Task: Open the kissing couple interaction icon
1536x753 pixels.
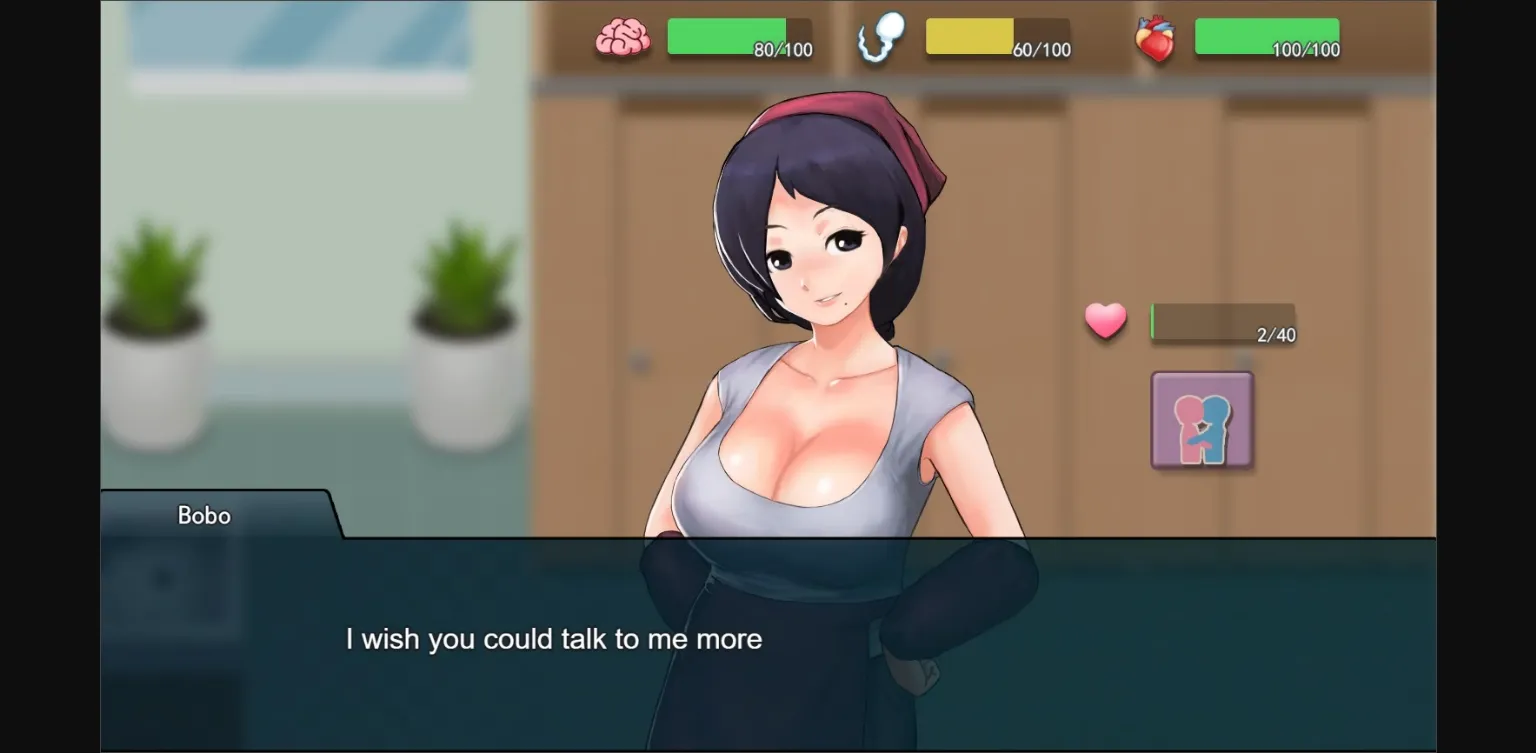Action: tap(1200, 420)
